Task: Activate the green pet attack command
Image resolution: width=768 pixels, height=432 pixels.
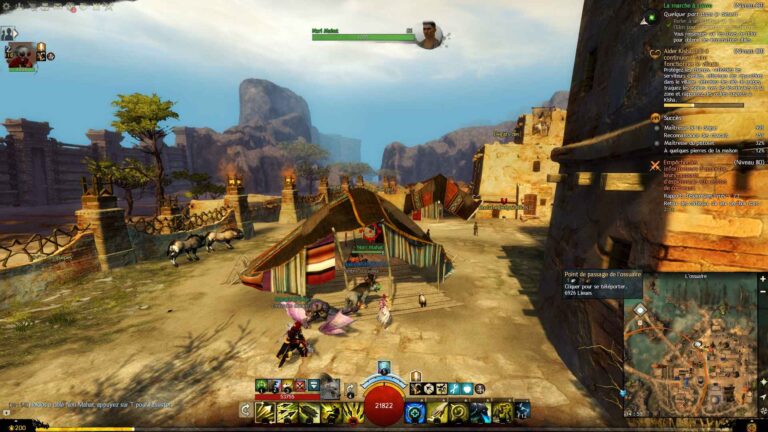Action: tap(263, 386)
